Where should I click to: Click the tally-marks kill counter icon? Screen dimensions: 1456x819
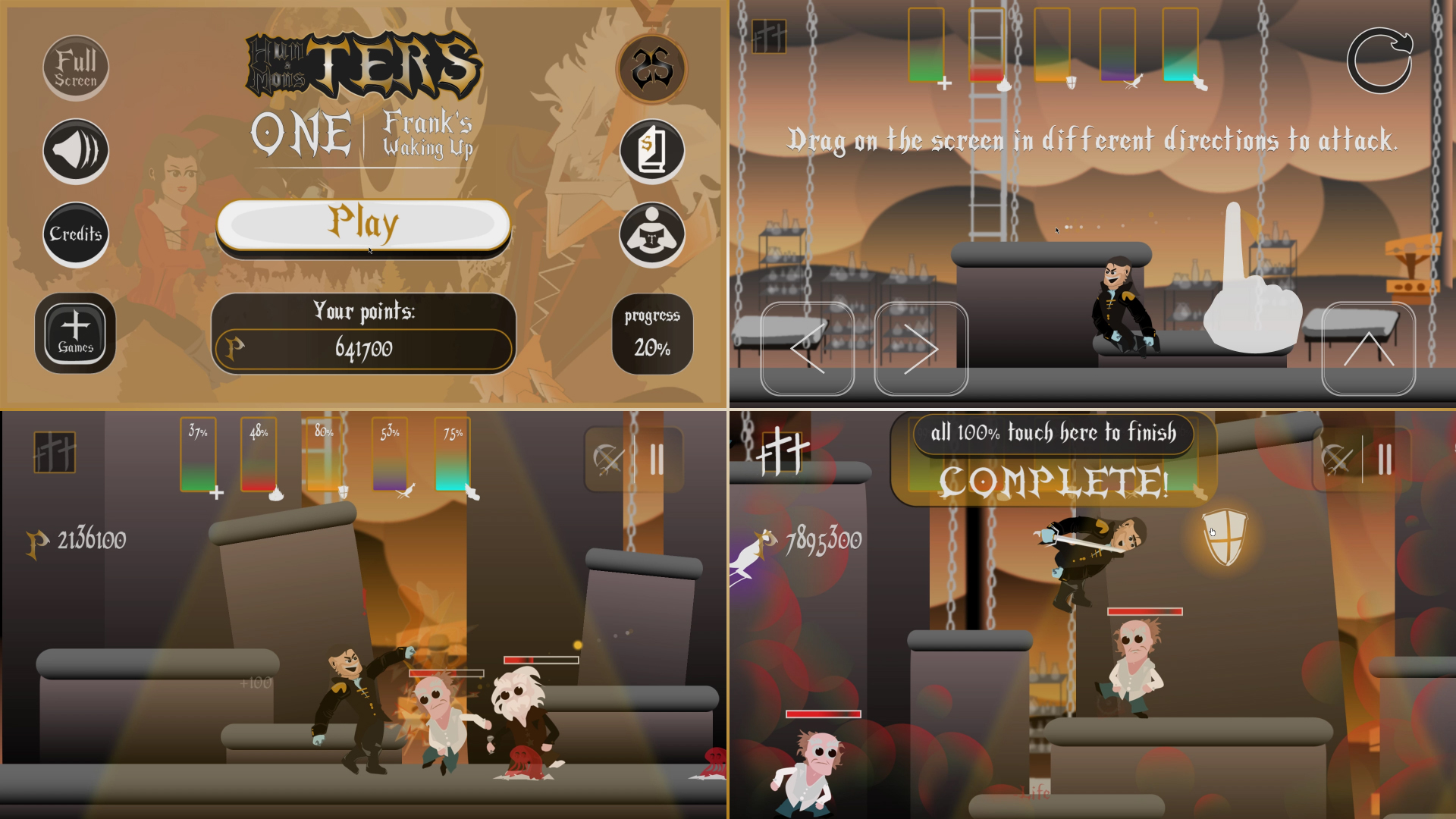[53, 453]
